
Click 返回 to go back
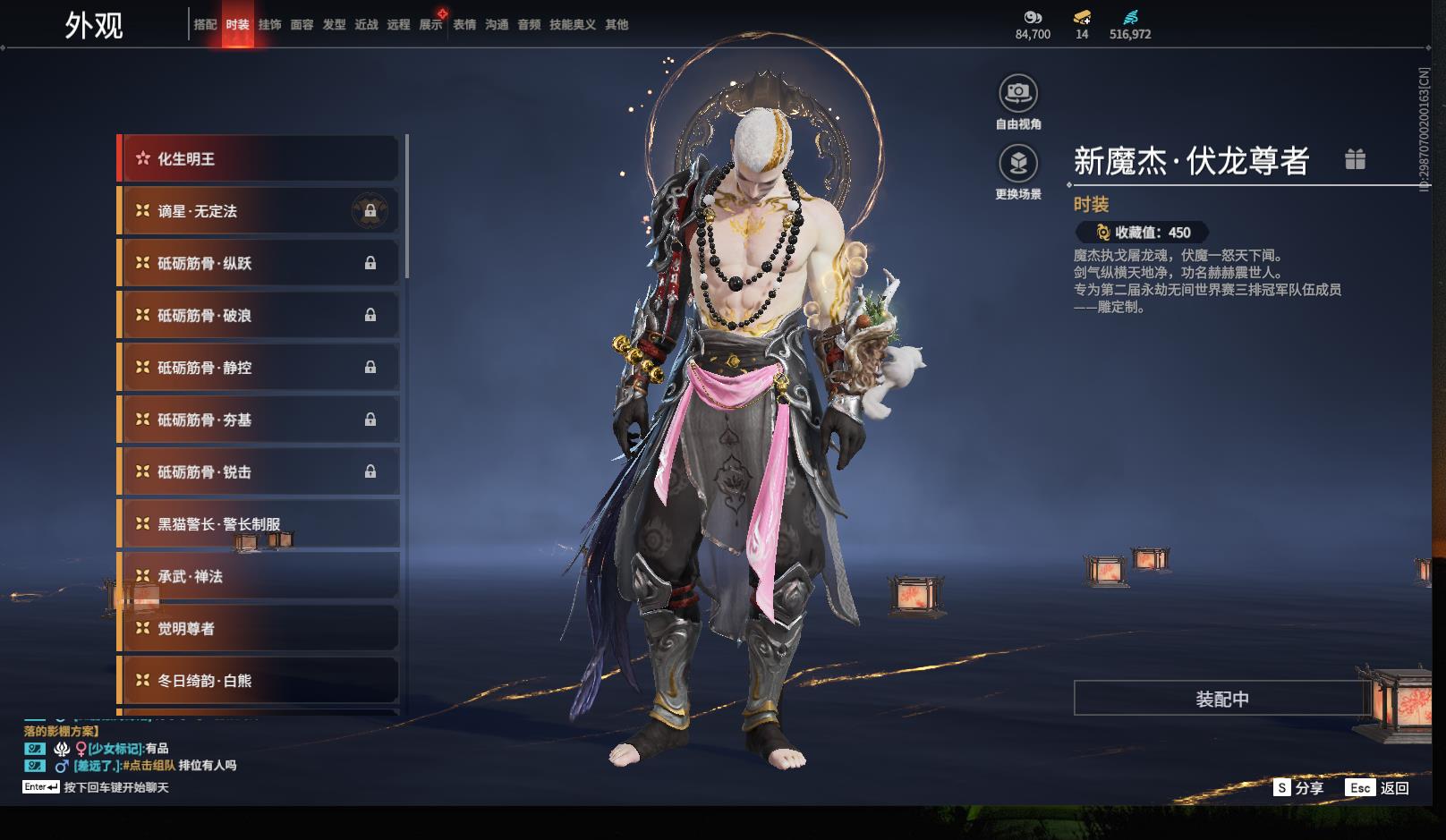pyautogui.click(x=1378, y=788)
